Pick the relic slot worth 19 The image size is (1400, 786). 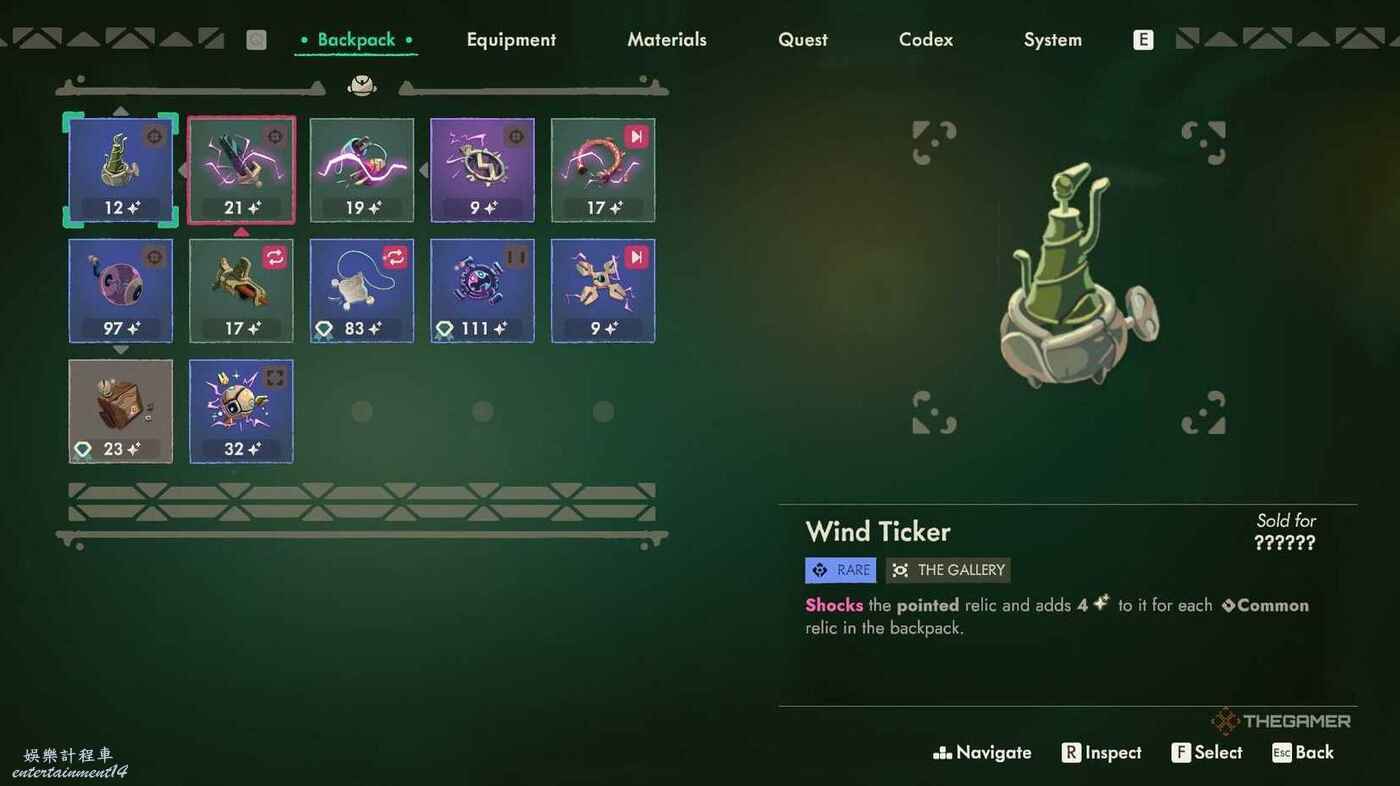tap(362, 170)
